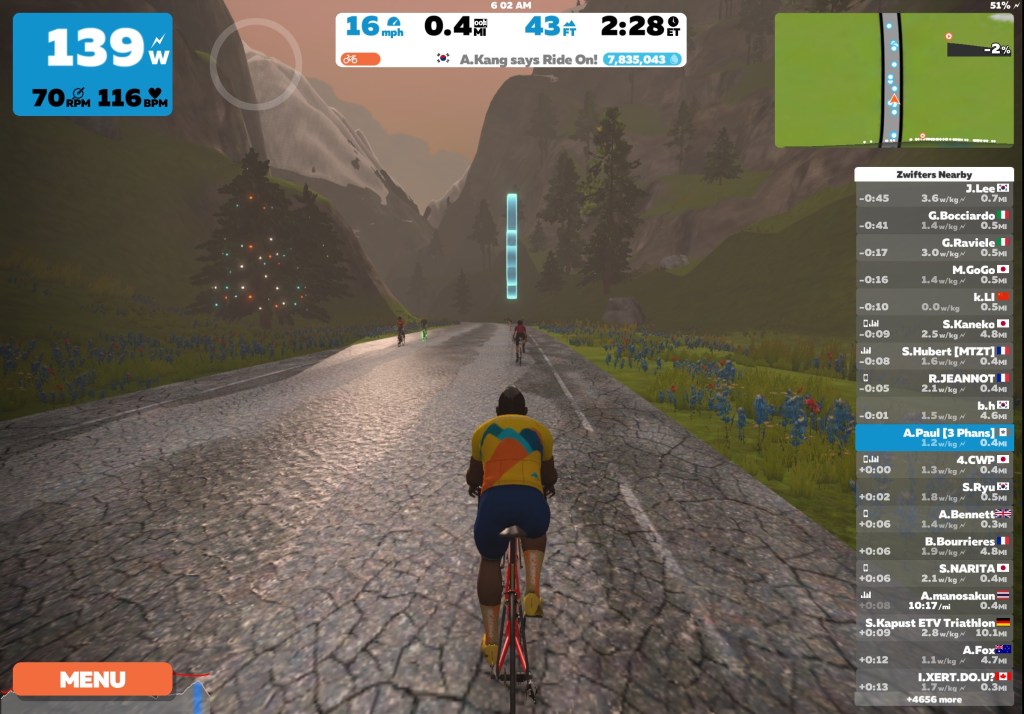Pick S.Kaneko in the rider list
The height and width of the screenshot is (714, 1024).
point(934,329)
